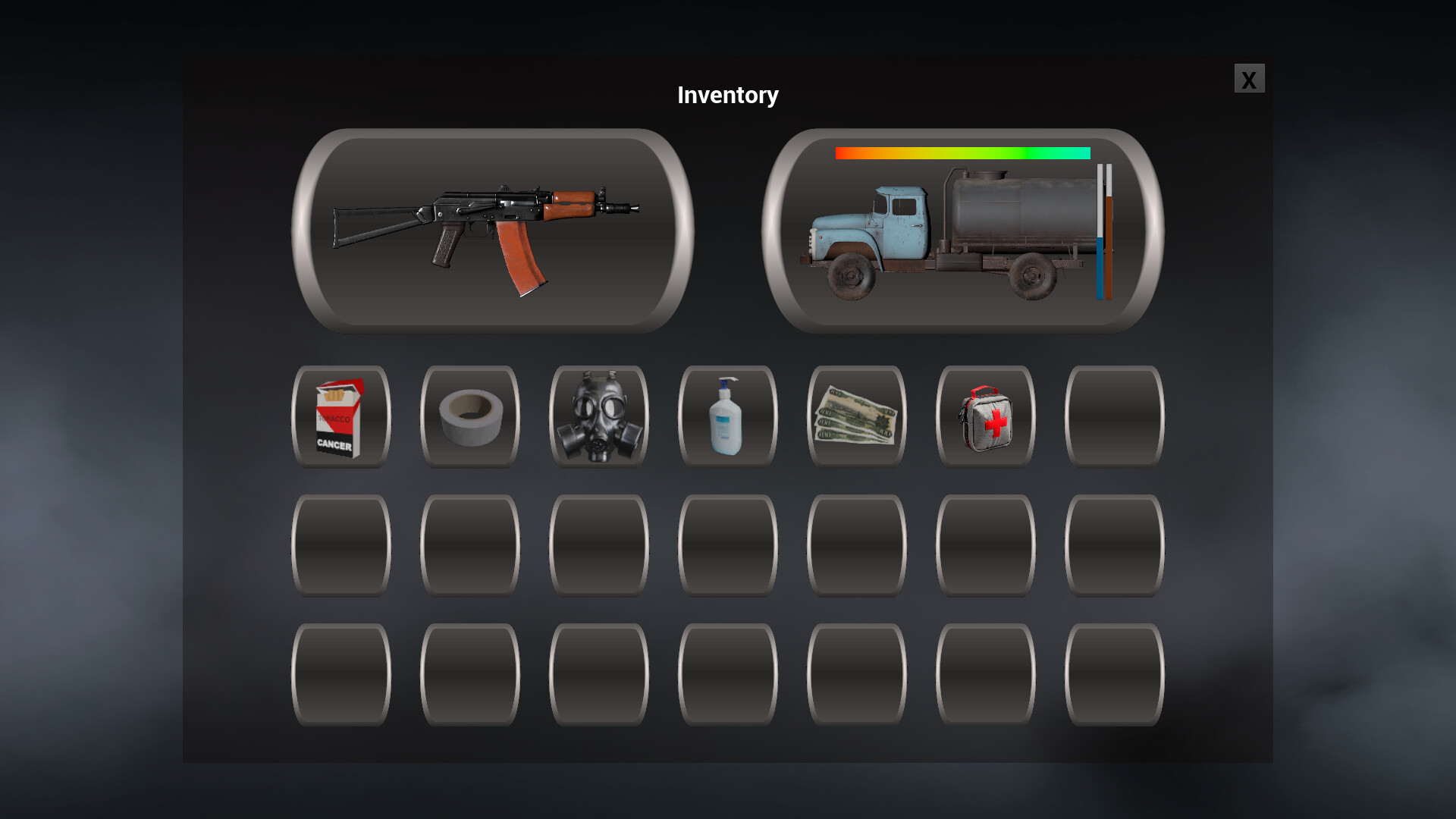Click the Inventory title text

727,94
